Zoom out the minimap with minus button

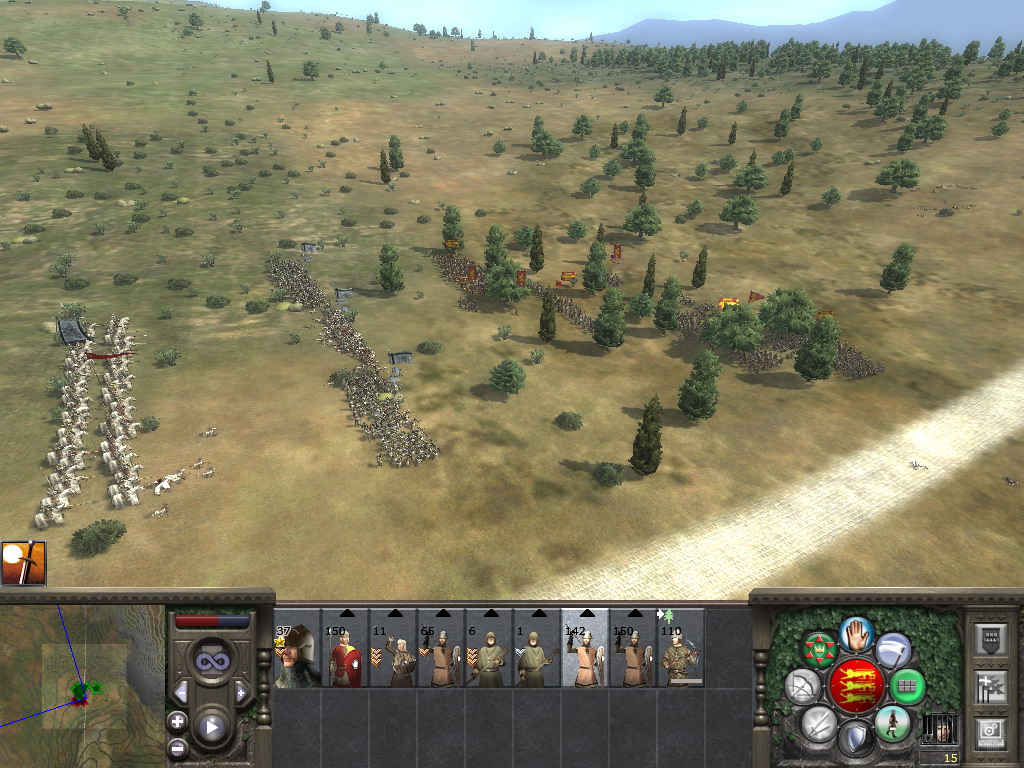(x=177, y=746)
